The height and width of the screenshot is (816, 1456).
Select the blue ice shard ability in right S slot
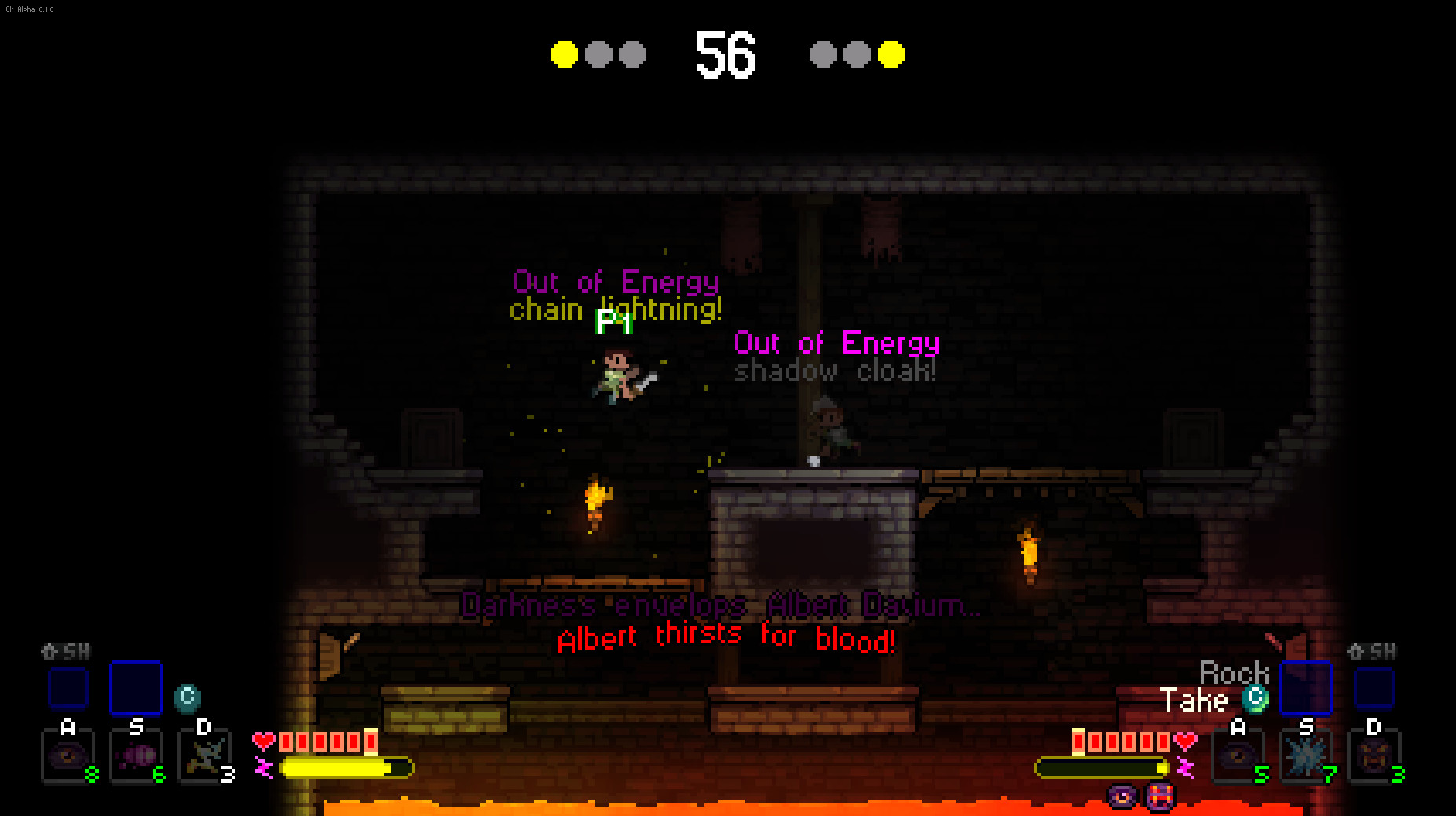[x=1308, y=756]
